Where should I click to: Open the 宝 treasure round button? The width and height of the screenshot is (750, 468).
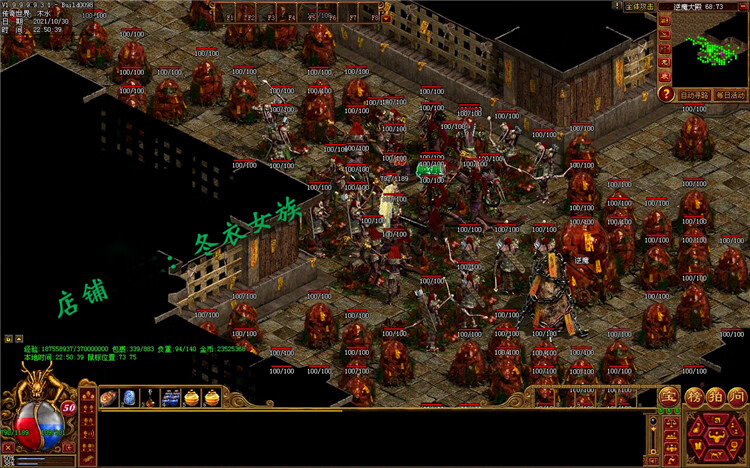668,396
